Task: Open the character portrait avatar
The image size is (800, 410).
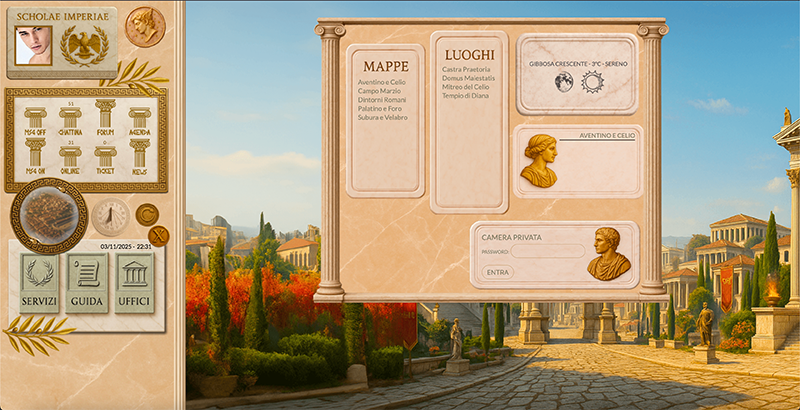Action: pos(33,44)
